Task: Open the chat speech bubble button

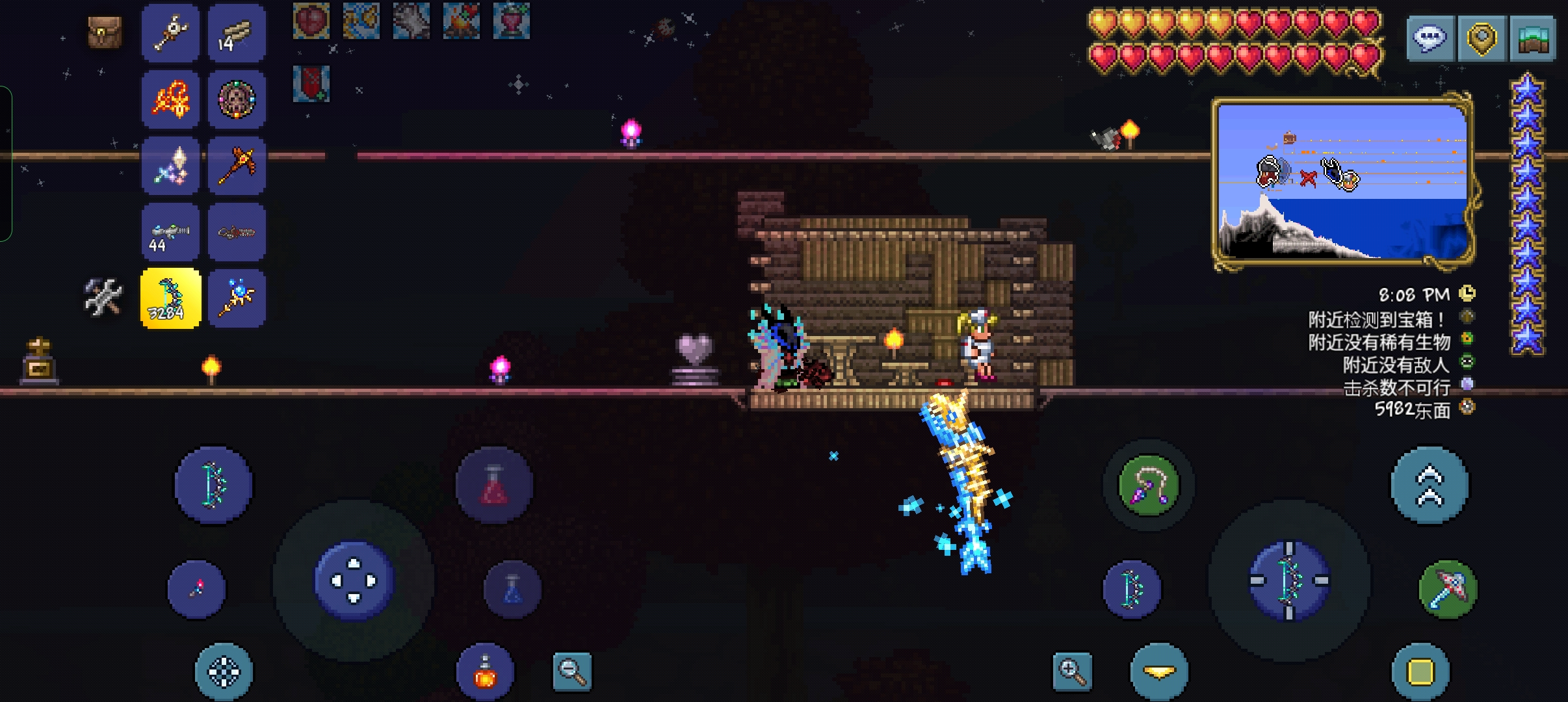Action: pyautogui.click(x=1430, y=39)
